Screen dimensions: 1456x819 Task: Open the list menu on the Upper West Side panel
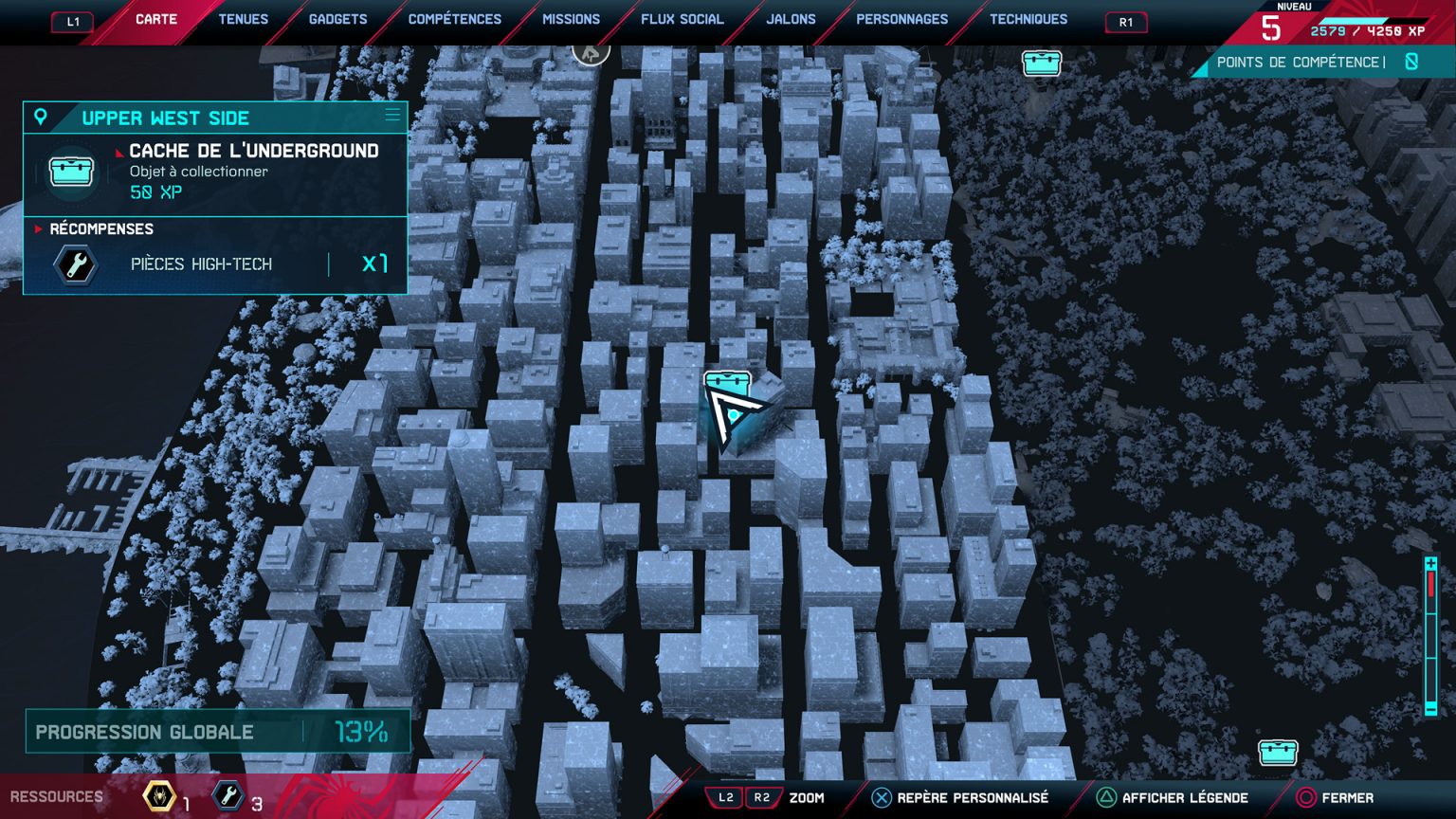pos(391,115)
